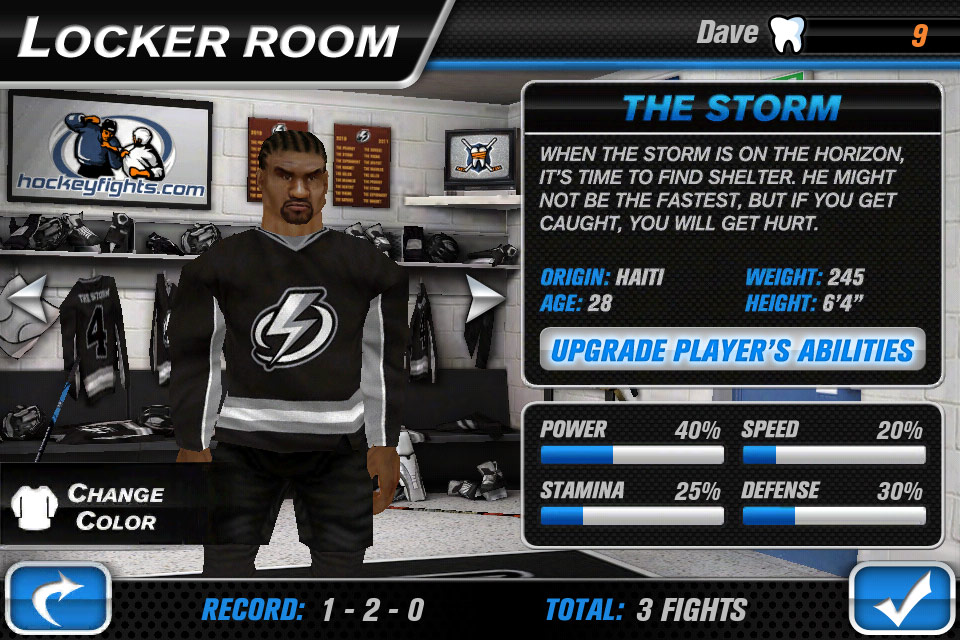This screenshot has height=640, width=960.
Task: Select the previous fighter with left arrow
Action: click(x=28, y=296)
